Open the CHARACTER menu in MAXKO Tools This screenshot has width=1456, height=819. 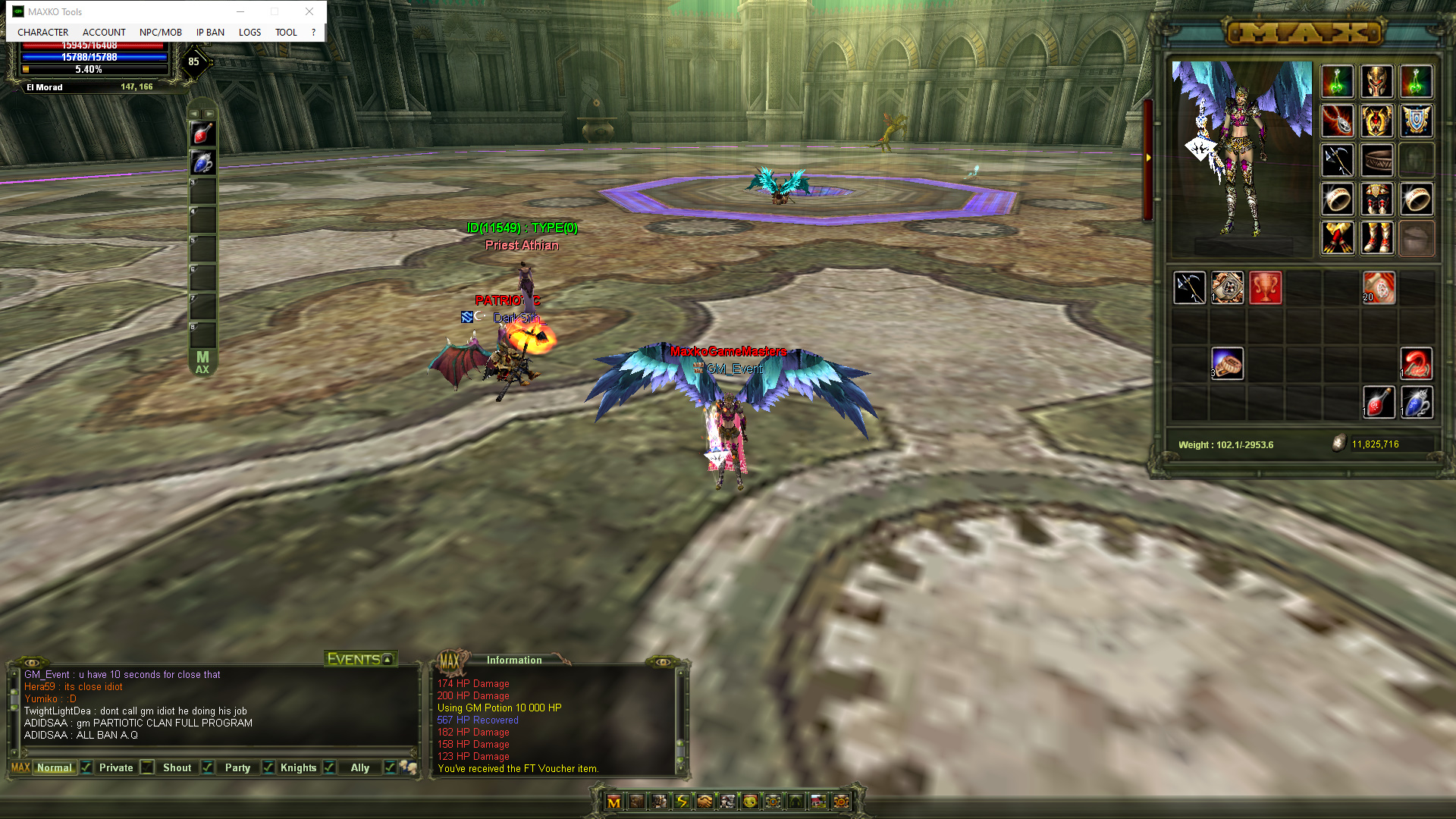42,33
